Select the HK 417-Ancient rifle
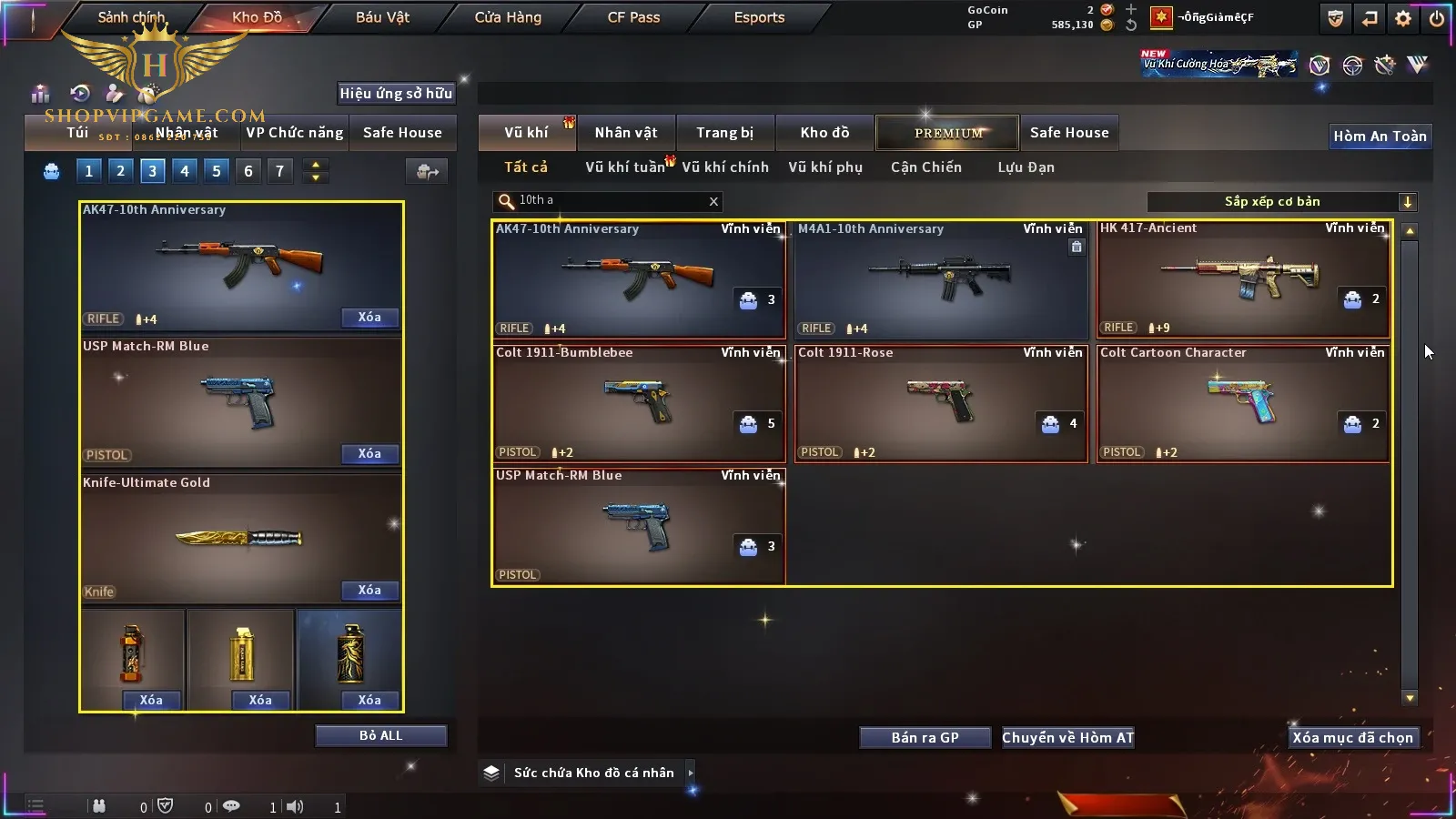Viewport: 1456px width, 819px height. (1242, 278)
